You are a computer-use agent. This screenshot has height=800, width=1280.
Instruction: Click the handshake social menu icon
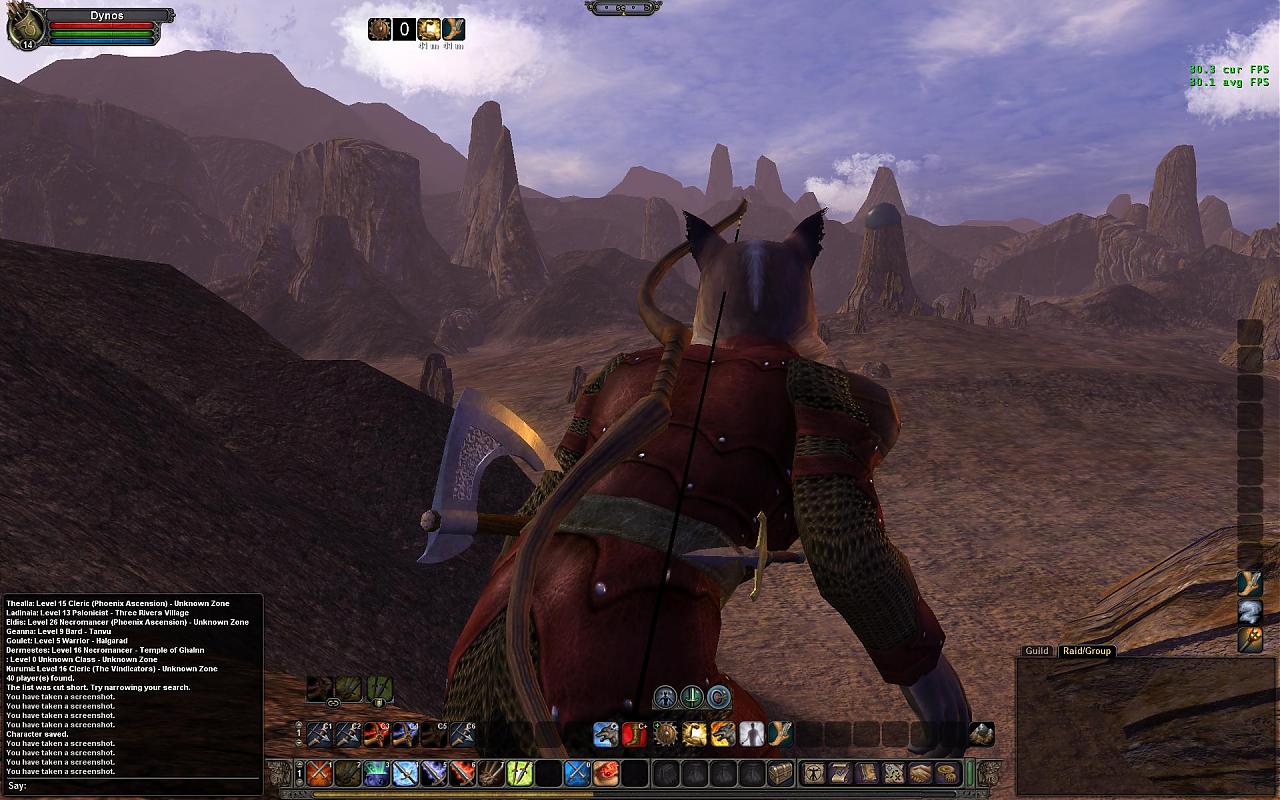pyautogui.click(x=920, y=773)
